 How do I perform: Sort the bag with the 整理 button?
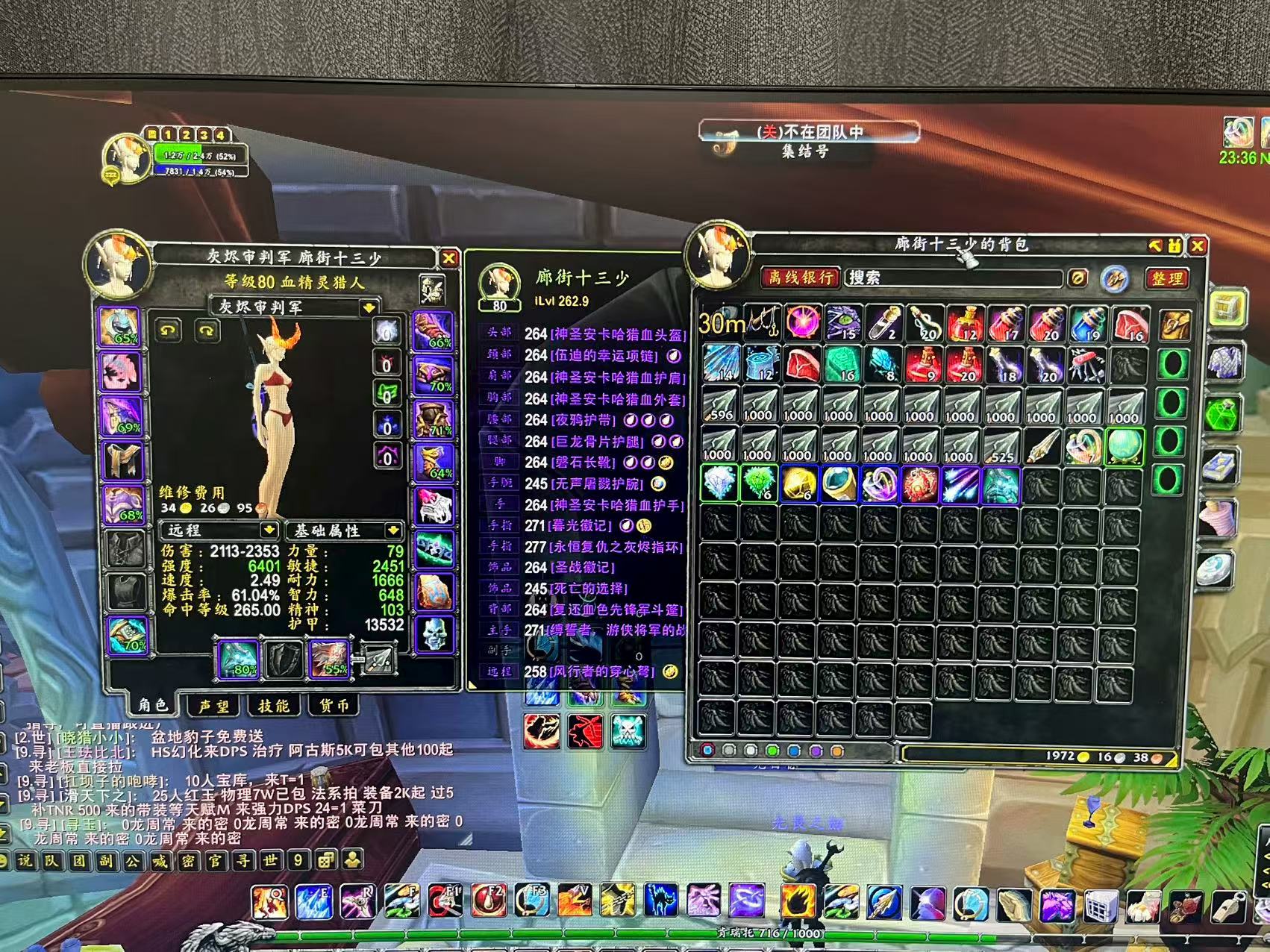click(1167, 278)
